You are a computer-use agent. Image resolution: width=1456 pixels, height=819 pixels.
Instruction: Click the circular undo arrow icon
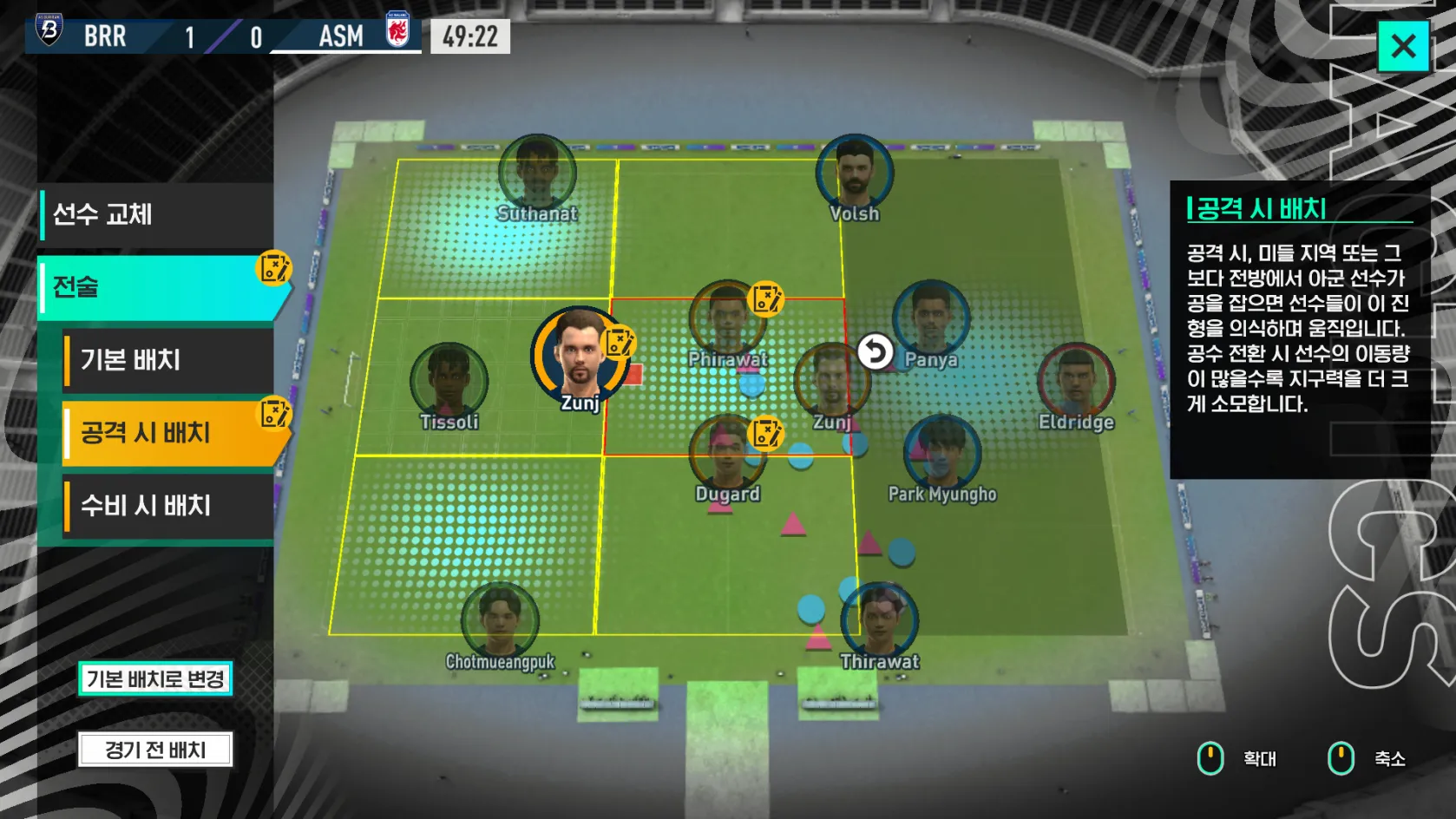tap(875, 352)
